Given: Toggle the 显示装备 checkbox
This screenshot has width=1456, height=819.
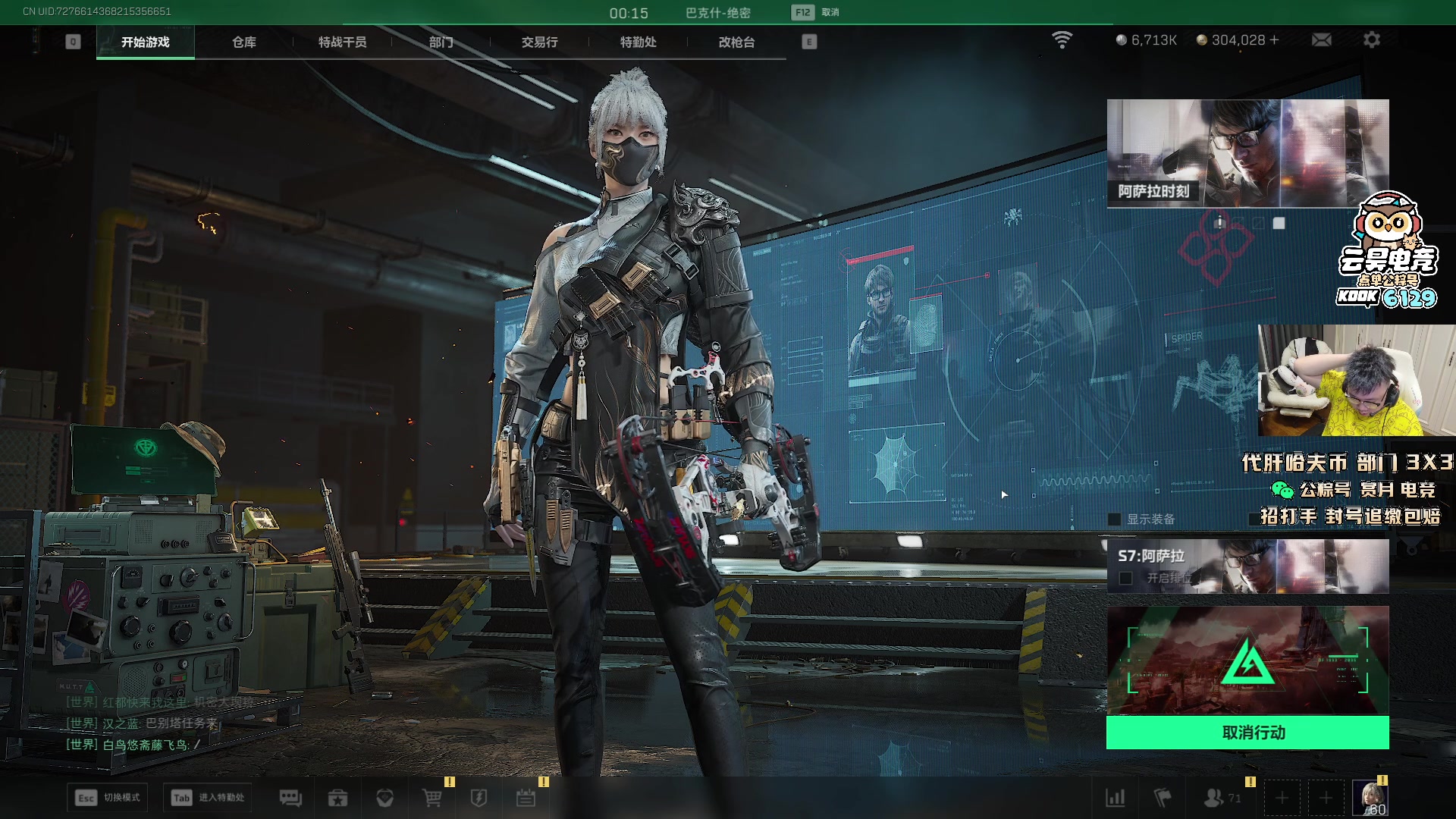Looking at the screenshot, I should (x=1114, y=519).
